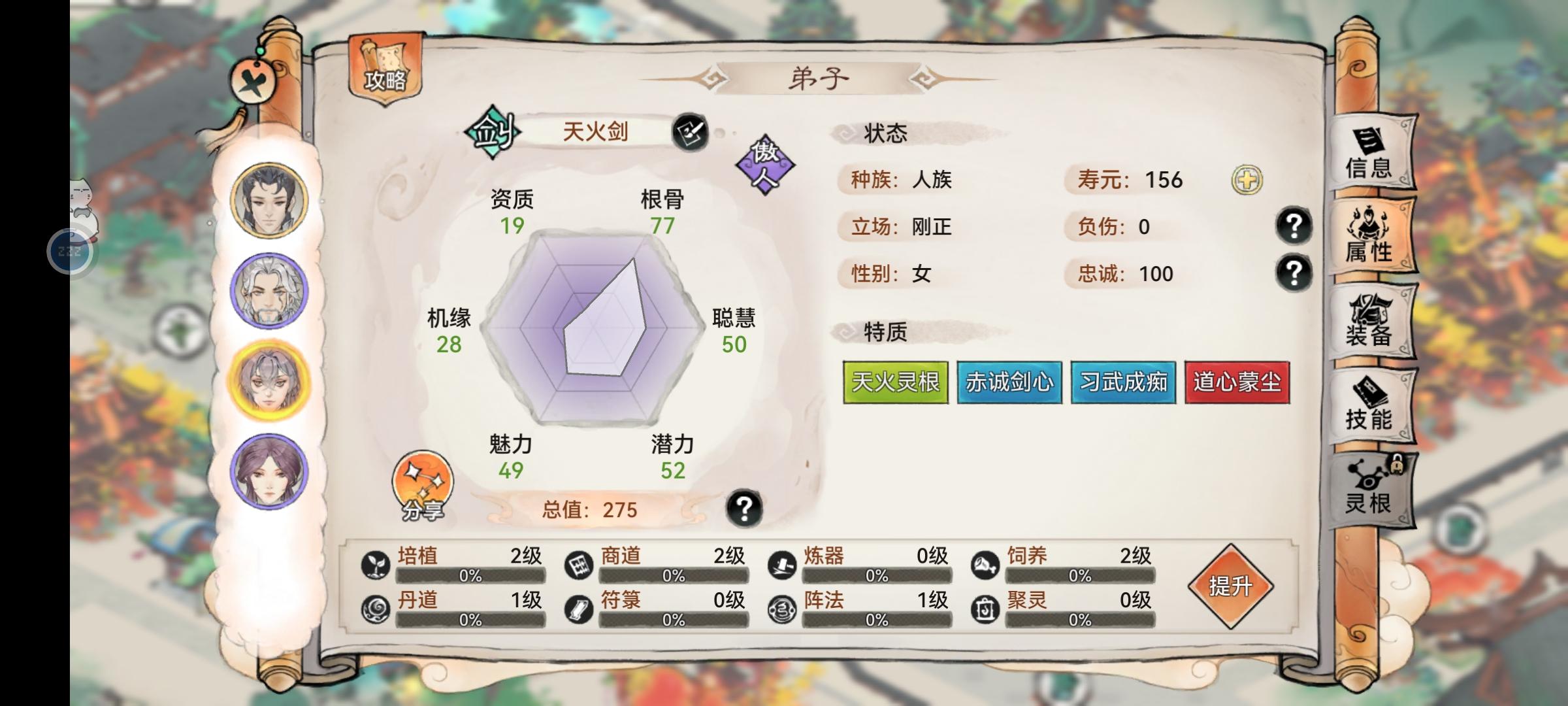Viewport: 1568px width, 706px height.
Task: Select the 丹道 alchemy skill icon
Action: pos(376,608)
